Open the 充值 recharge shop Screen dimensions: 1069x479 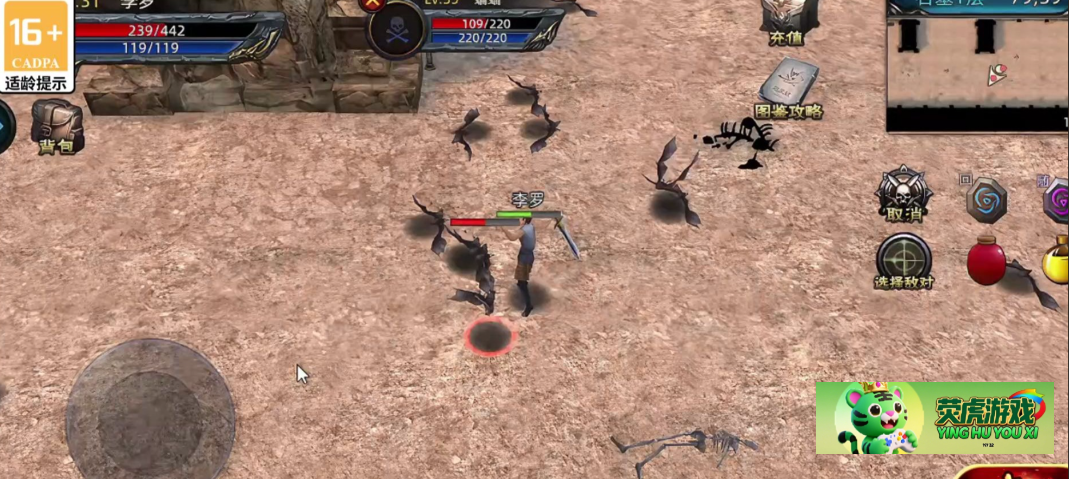785,20
